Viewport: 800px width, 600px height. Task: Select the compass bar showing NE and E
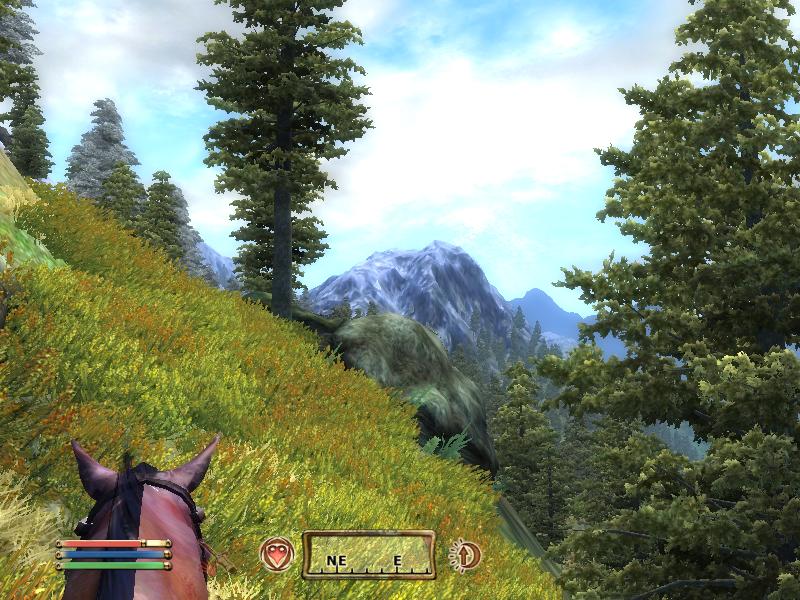(368, 555)
